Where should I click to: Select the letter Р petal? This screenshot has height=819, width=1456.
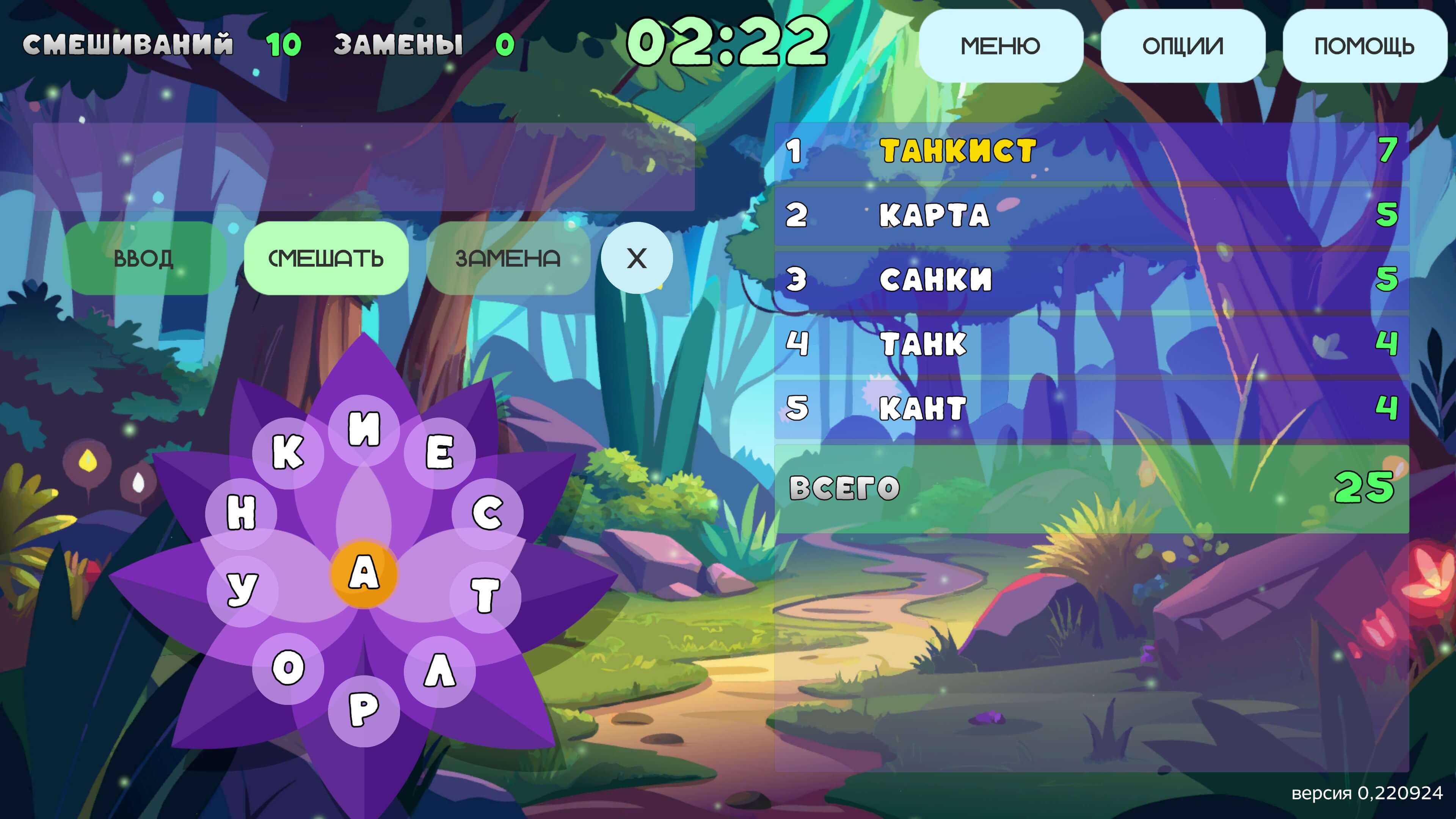click(x=364, y=710)
